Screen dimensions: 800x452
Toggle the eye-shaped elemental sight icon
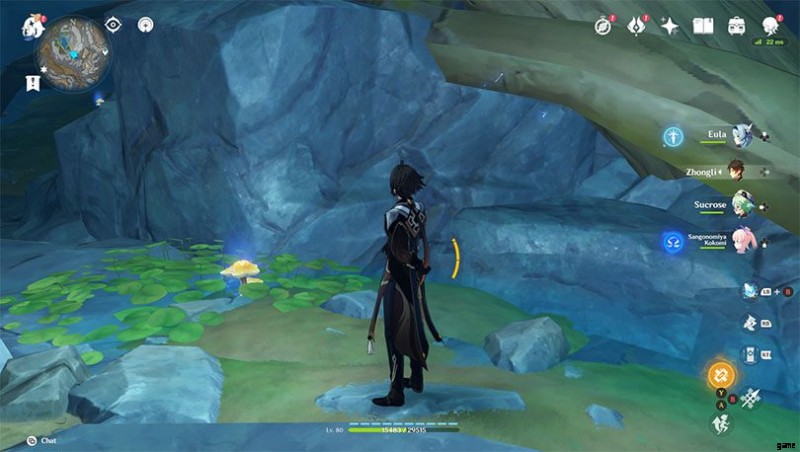click(x=113, y=24)
